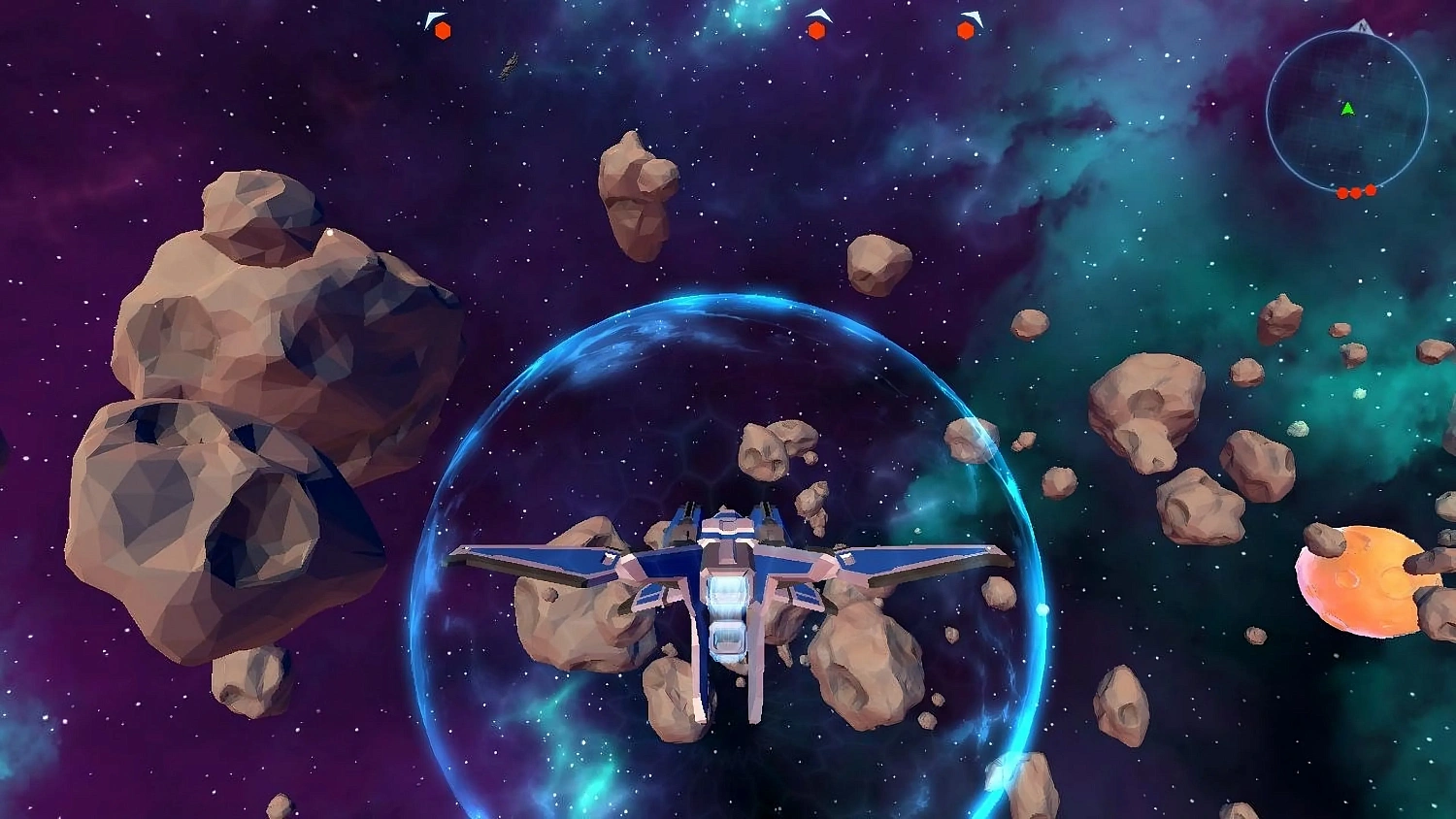The width and height of the screenshot is (1456, 819).
Task: Click the center red hexagon target marker
Action: pyautogui.click(x=818, y=30)
